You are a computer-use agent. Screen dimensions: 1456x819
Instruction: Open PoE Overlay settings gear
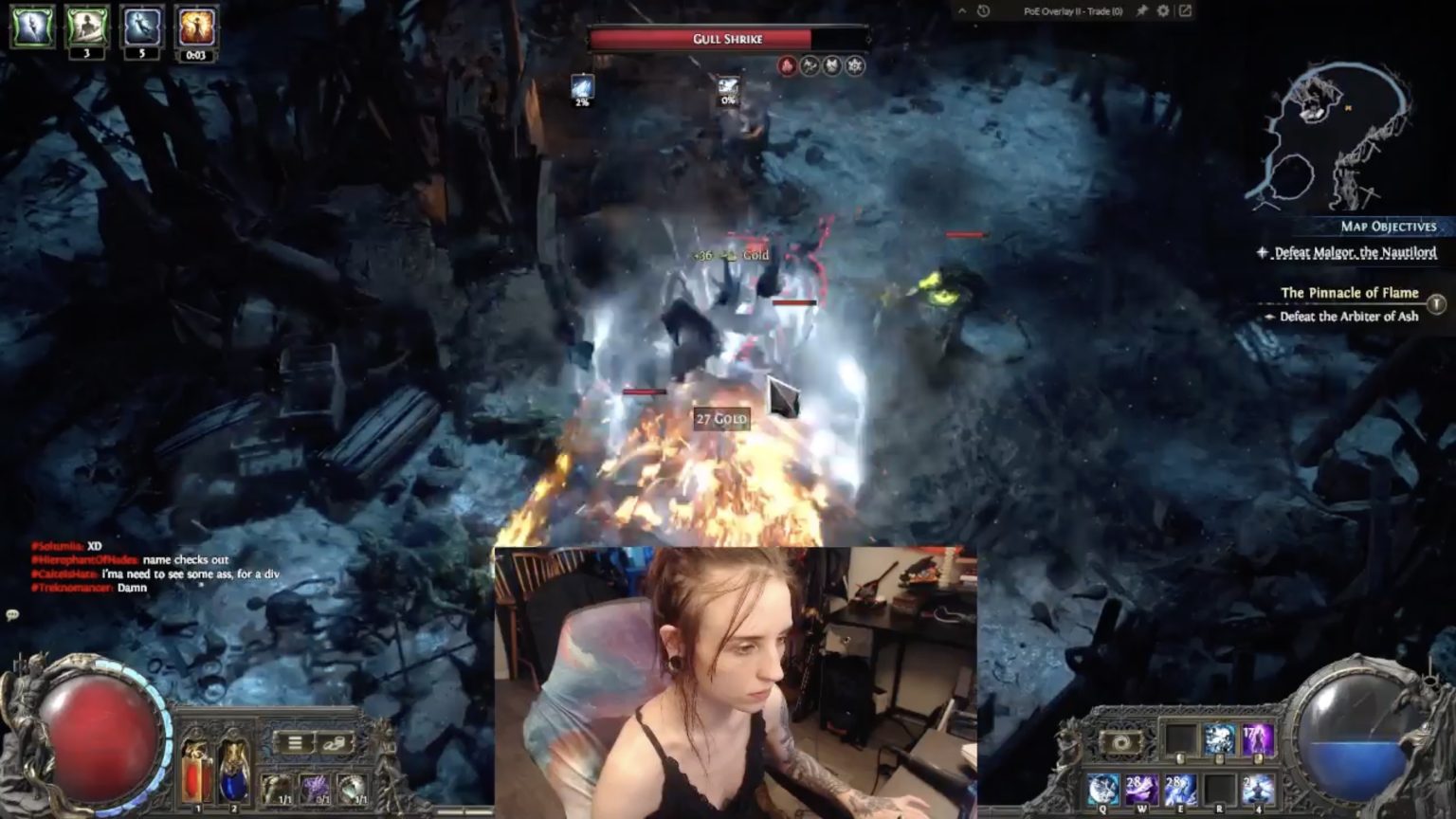pos(1163,11)
